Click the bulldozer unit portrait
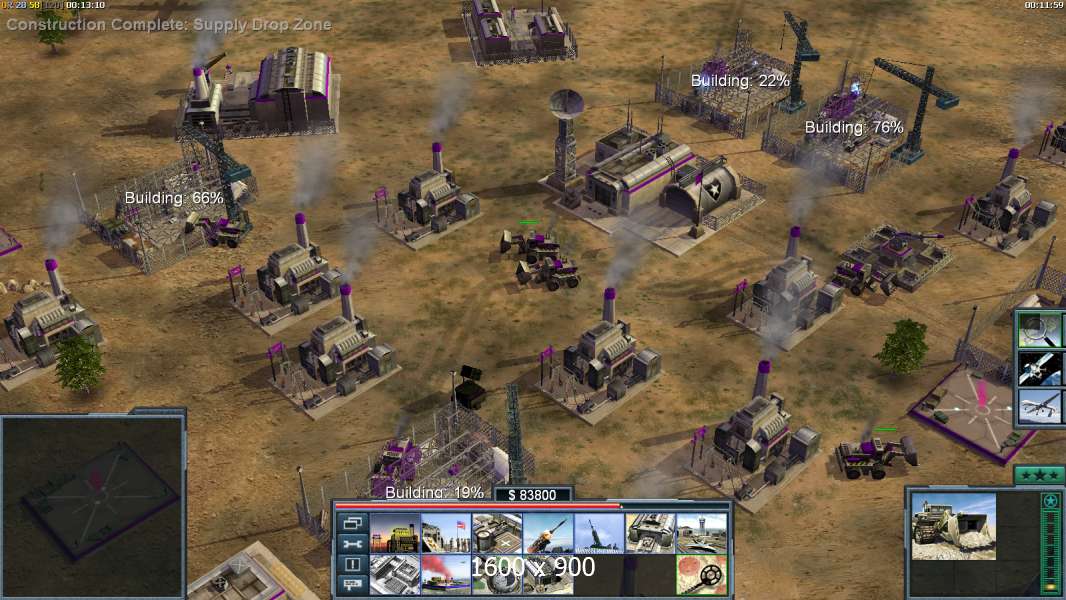This screenshot has height=600, width=1066. [x=953, y=525]
